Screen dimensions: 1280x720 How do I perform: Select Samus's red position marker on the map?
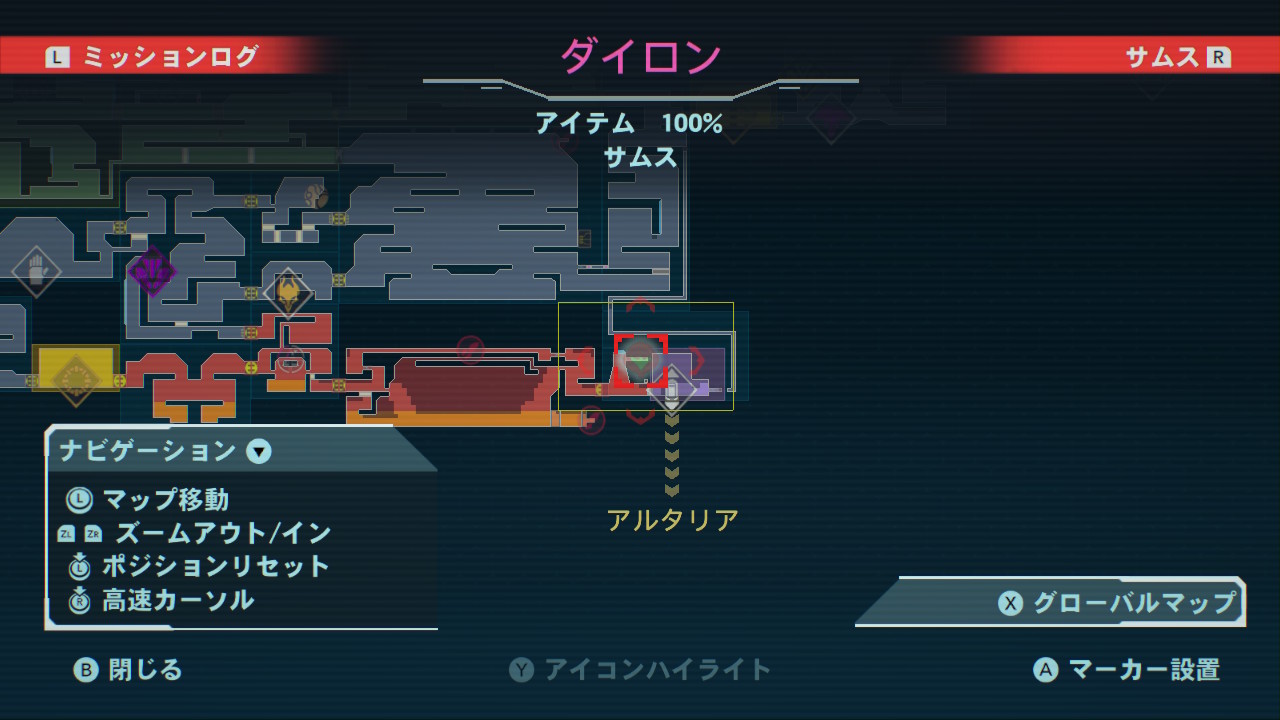pyautogui.click(x=640, y=358)
